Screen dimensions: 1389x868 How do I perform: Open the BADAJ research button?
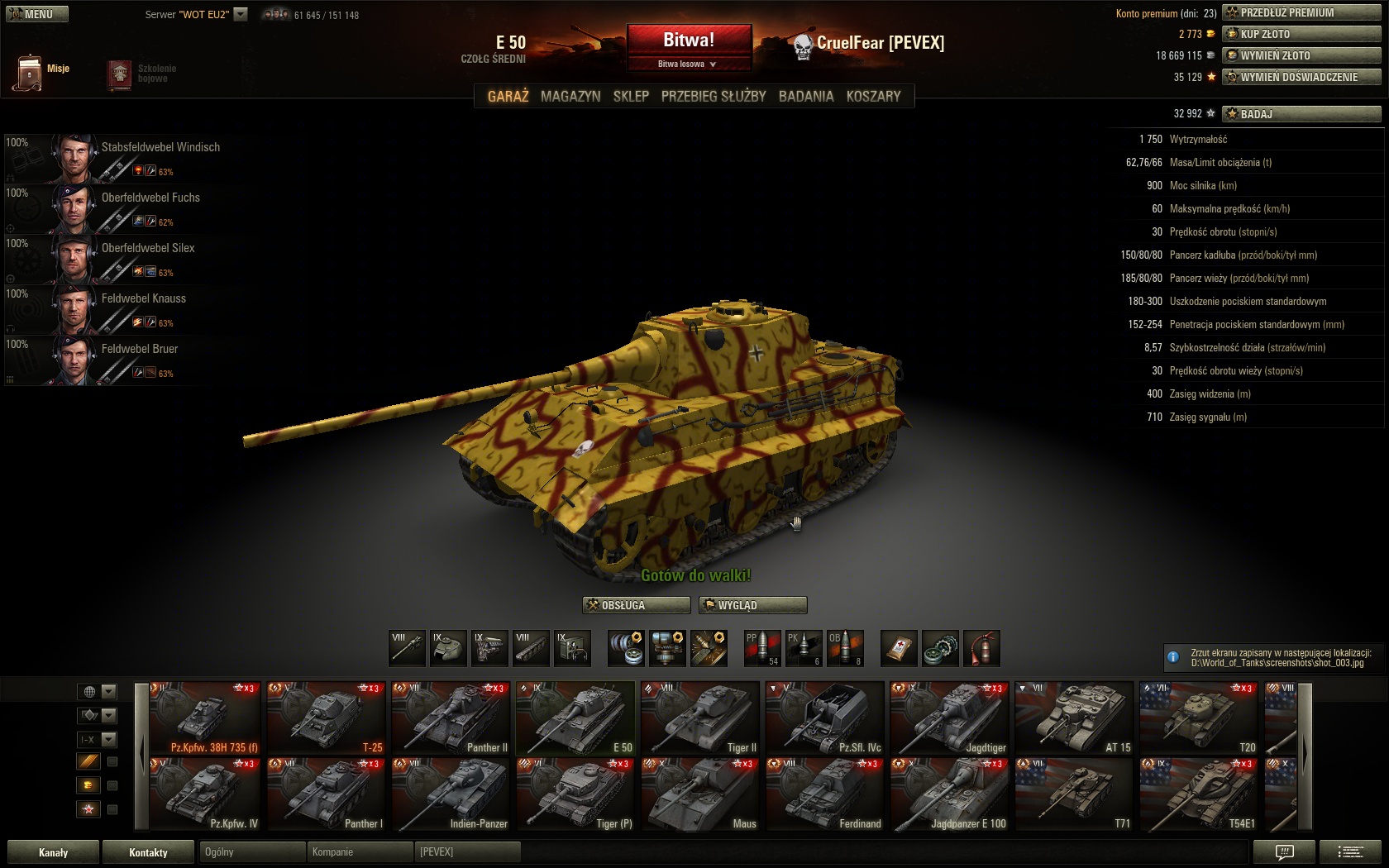coord(1301,114)
